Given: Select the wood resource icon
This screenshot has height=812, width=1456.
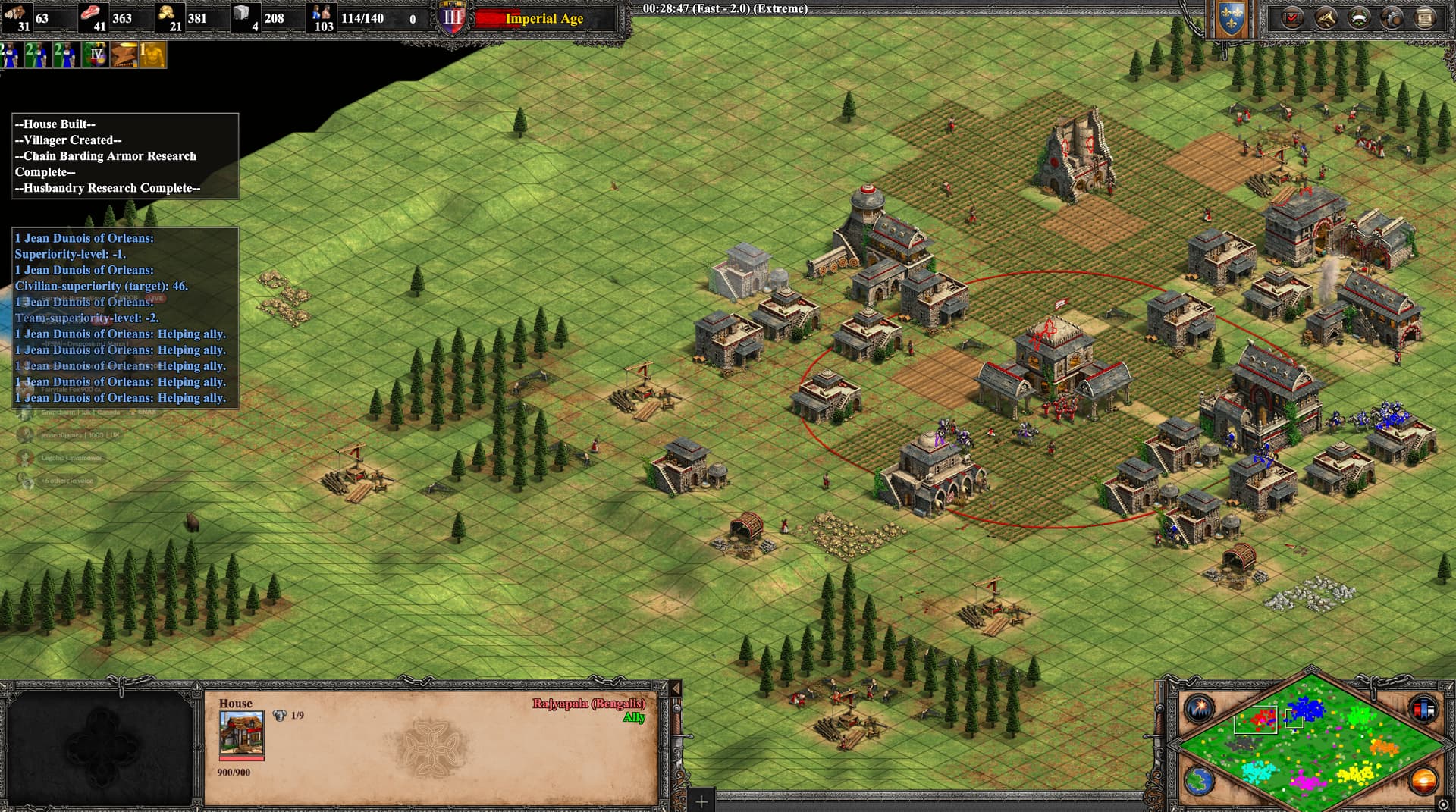Looking at the screenshot, I should [x=15, y=14].
